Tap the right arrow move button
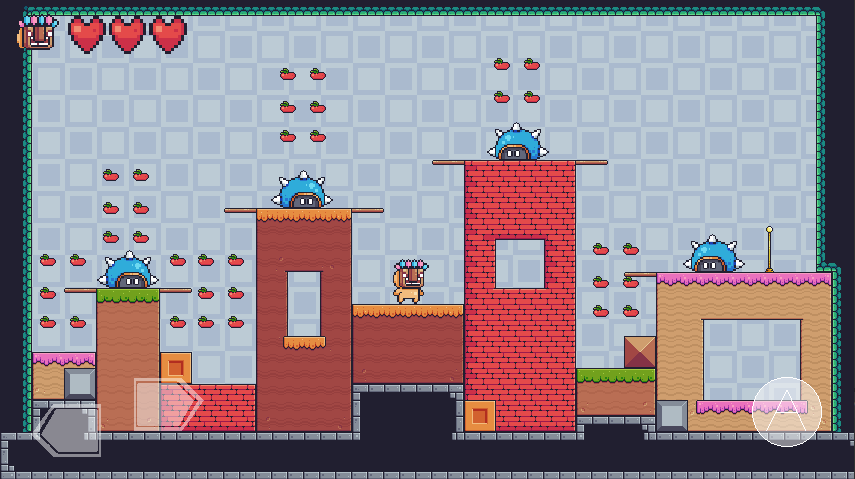 pyautogui.click(x=167, y=403)
